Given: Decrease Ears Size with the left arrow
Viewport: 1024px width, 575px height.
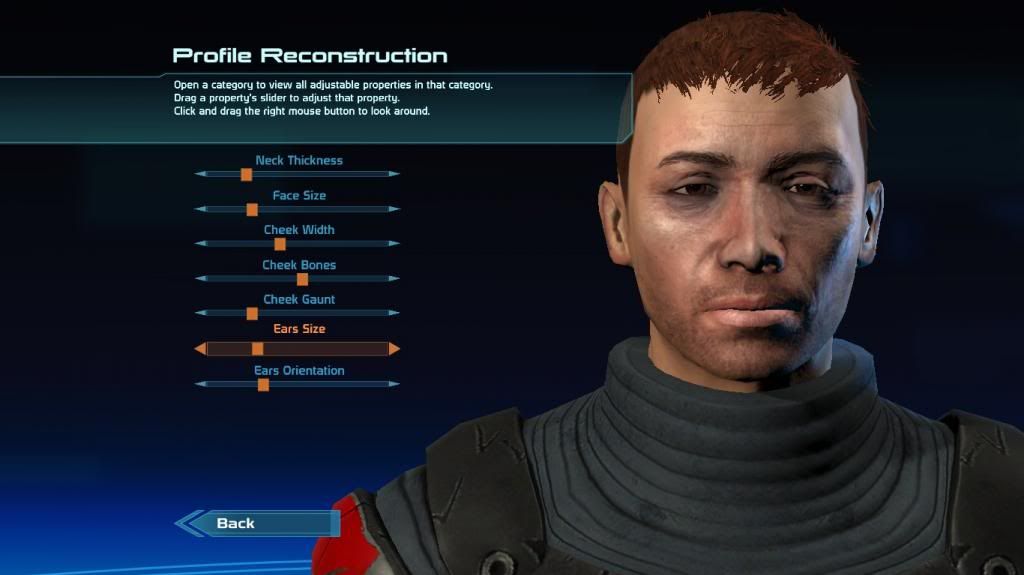Looking at the screenshot, I should click(200, 349).
